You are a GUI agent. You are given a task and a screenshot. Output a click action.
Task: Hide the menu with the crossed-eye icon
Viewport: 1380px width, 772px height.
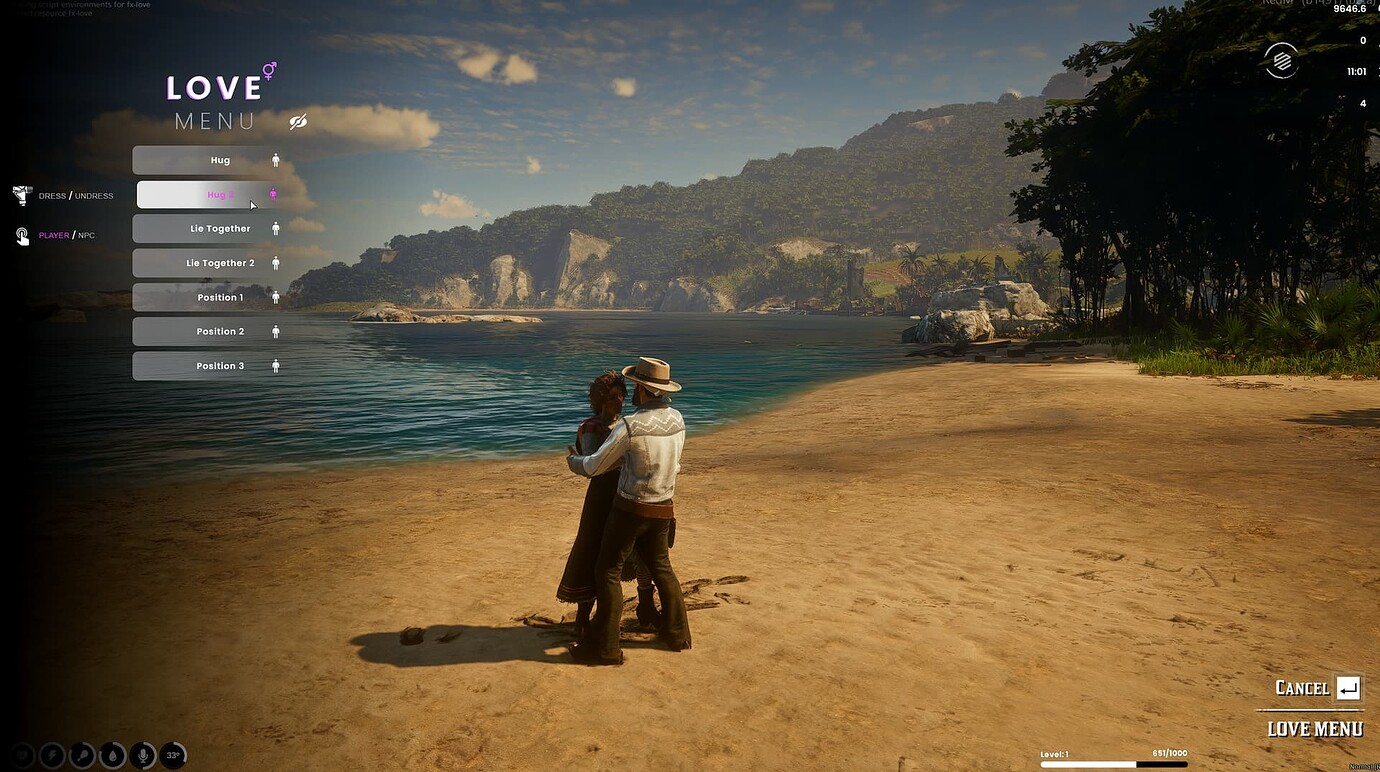(x=298, y=122)
